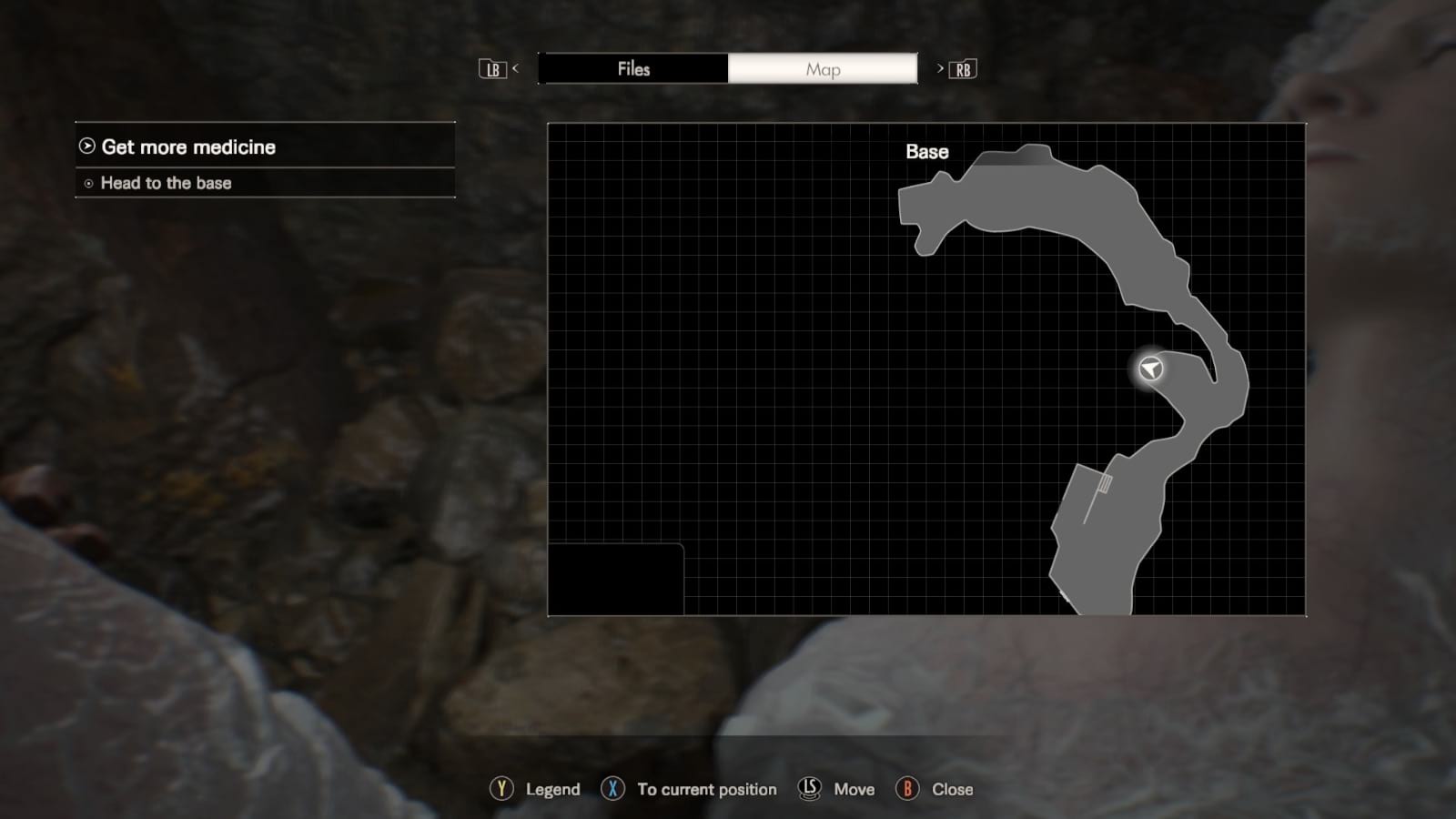The image size is (1456, 819).
Task: Click the Base label on the map
Action: tap(925, 152)
